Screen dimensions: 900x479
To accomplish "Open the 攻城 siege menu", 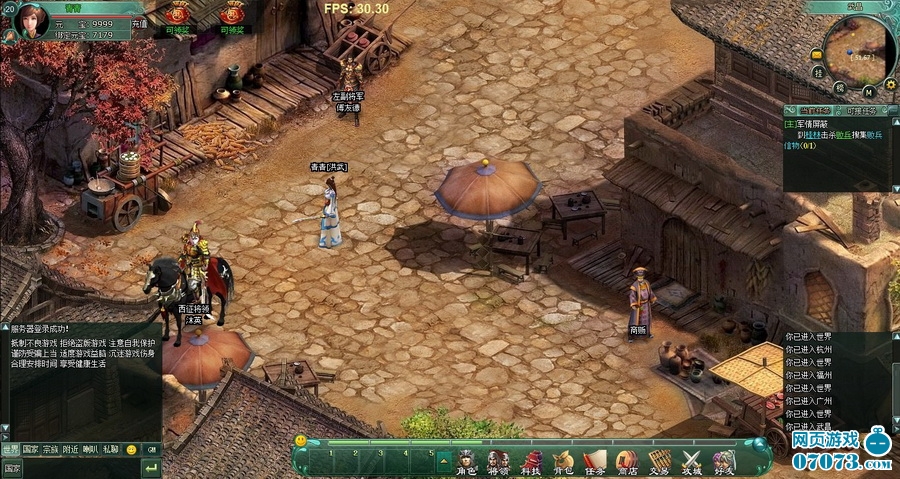I will 692,462.
